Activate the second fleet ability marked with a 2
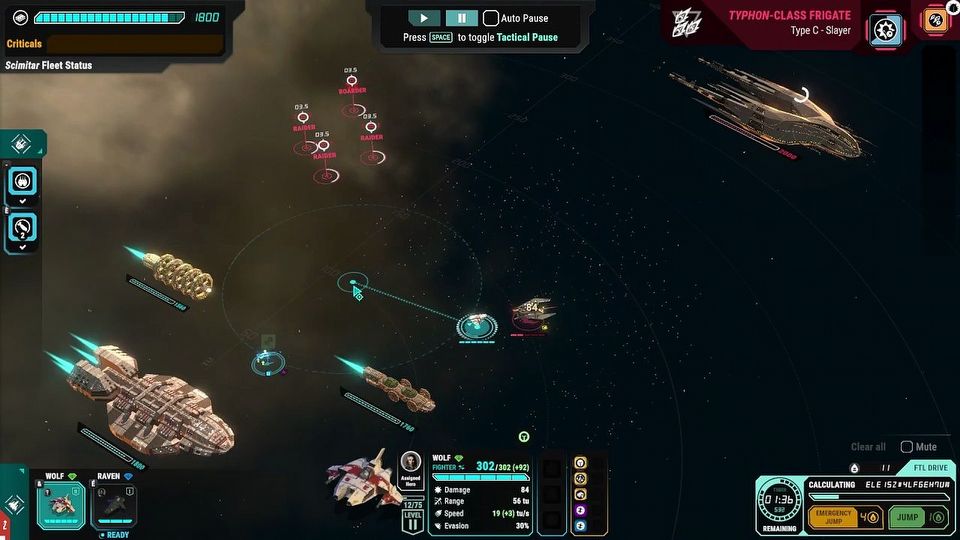The image size is (960, 540). click(x=23, y=228)
